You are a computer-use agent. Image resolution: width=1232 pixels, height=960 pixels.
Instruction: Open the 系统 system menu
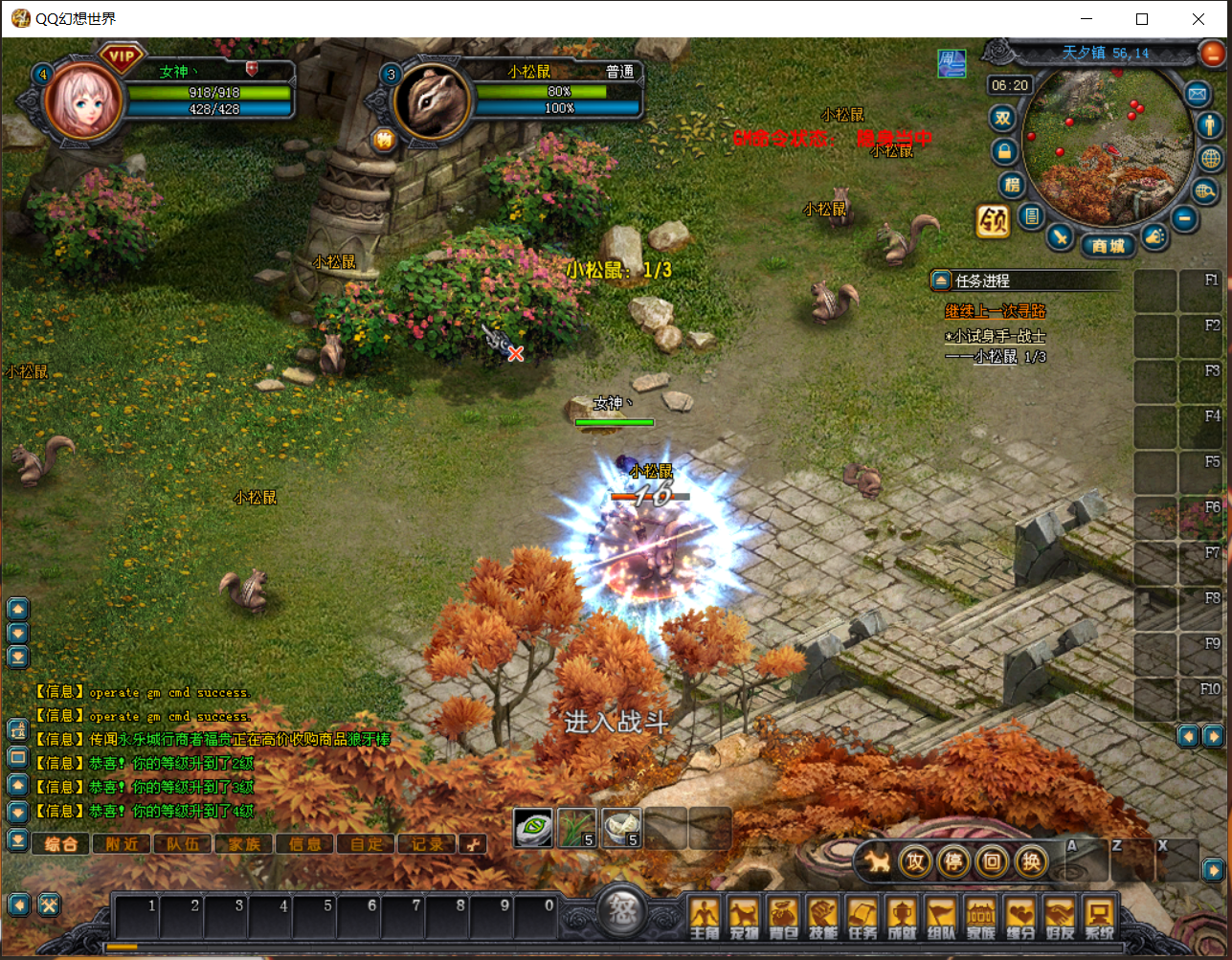pyautogui.click(x=1099, y=918)
